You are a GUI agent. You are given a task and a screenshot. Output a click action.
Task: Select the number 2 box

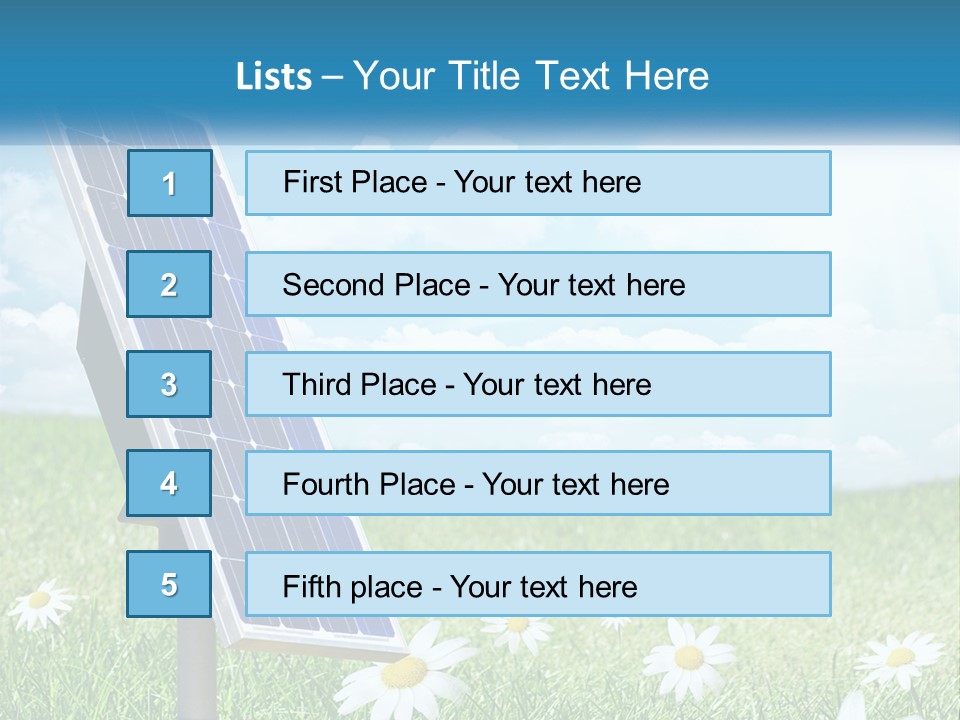pos(169,284)
